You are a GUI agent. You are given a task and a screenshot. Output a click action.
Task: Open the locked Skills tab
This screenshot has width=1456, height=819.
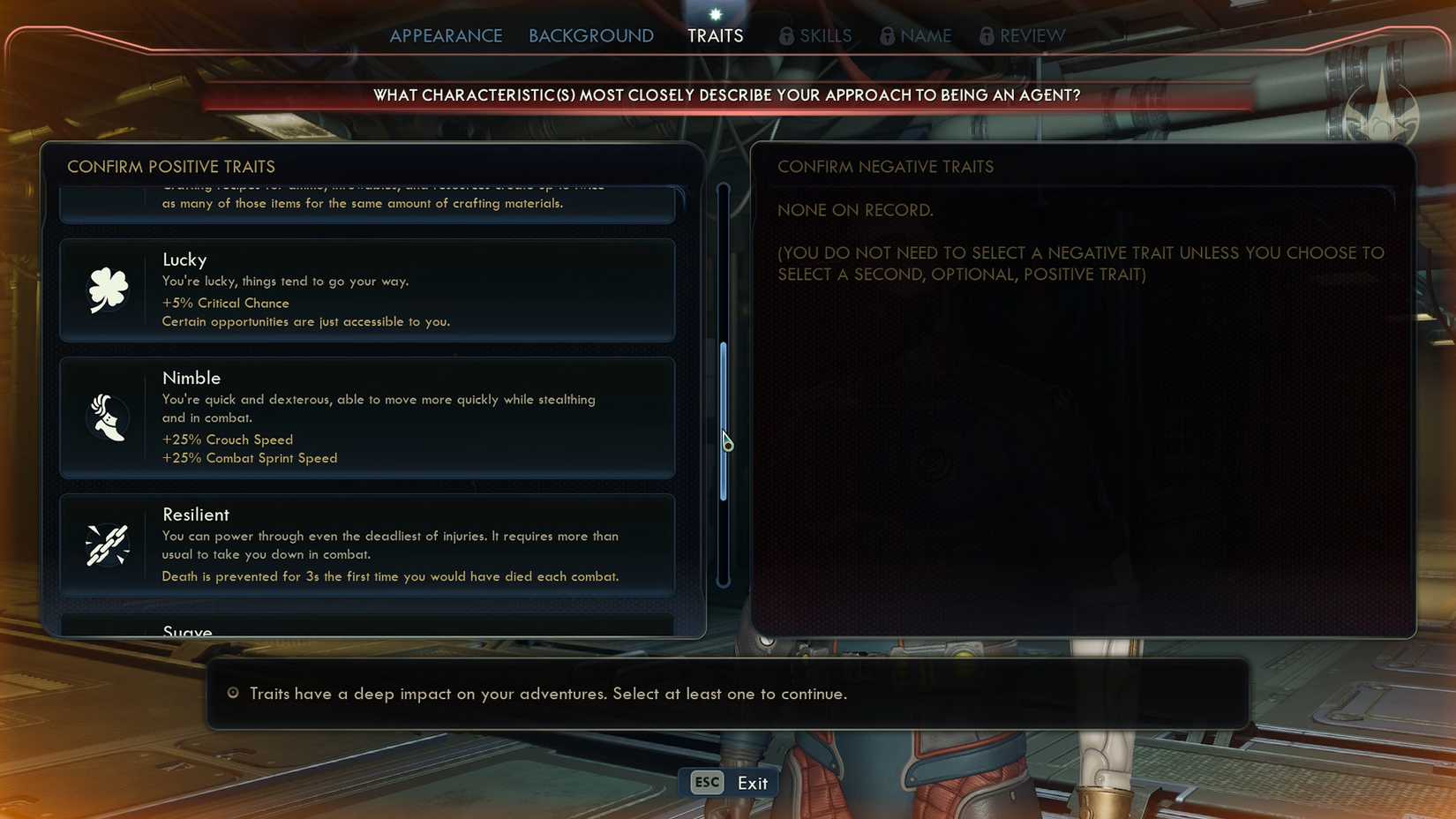point(816,36)
